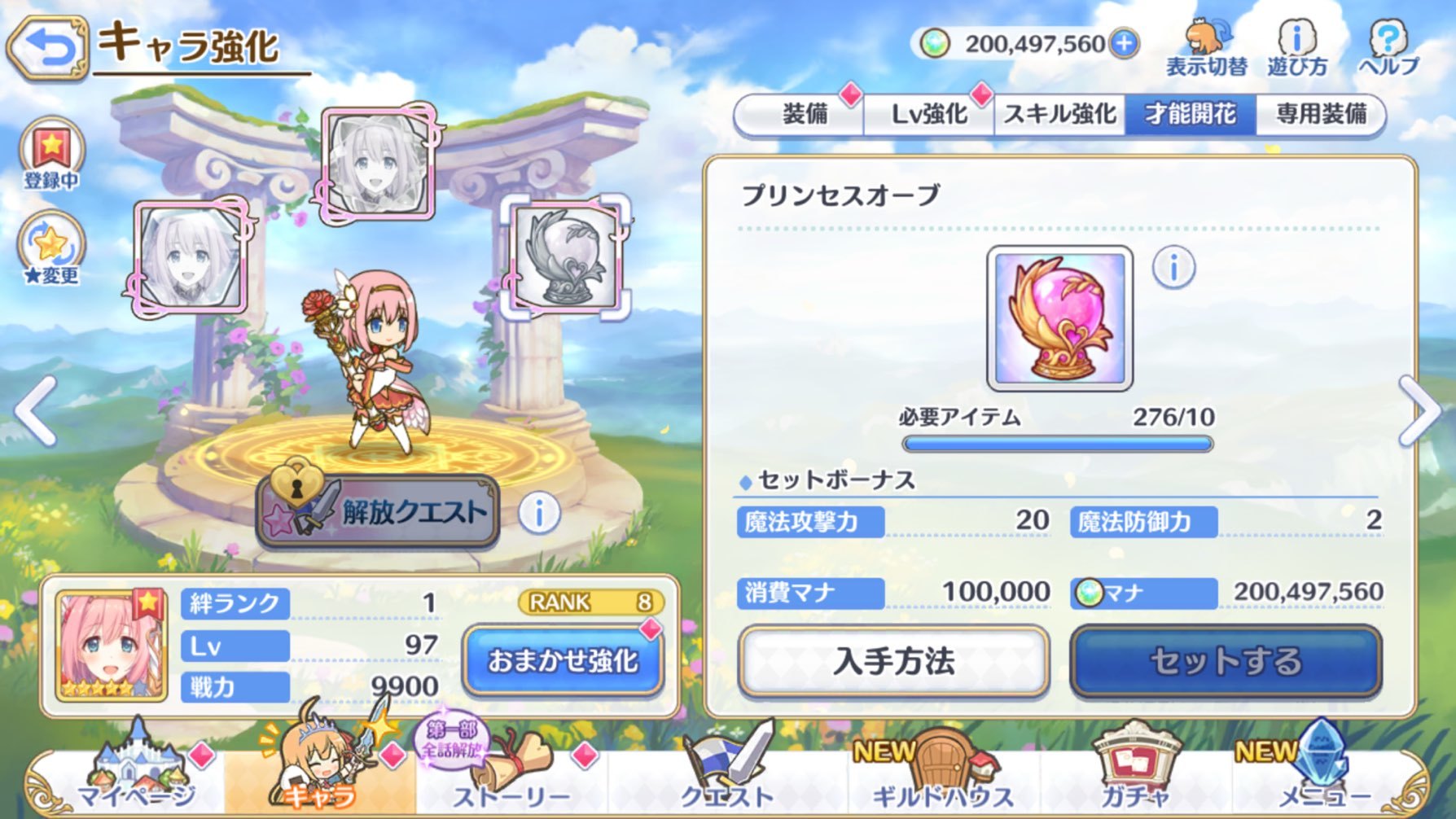1456x819 pixels.
Task: Tap the 表示切替 display switch icon
Action: 1207,45
